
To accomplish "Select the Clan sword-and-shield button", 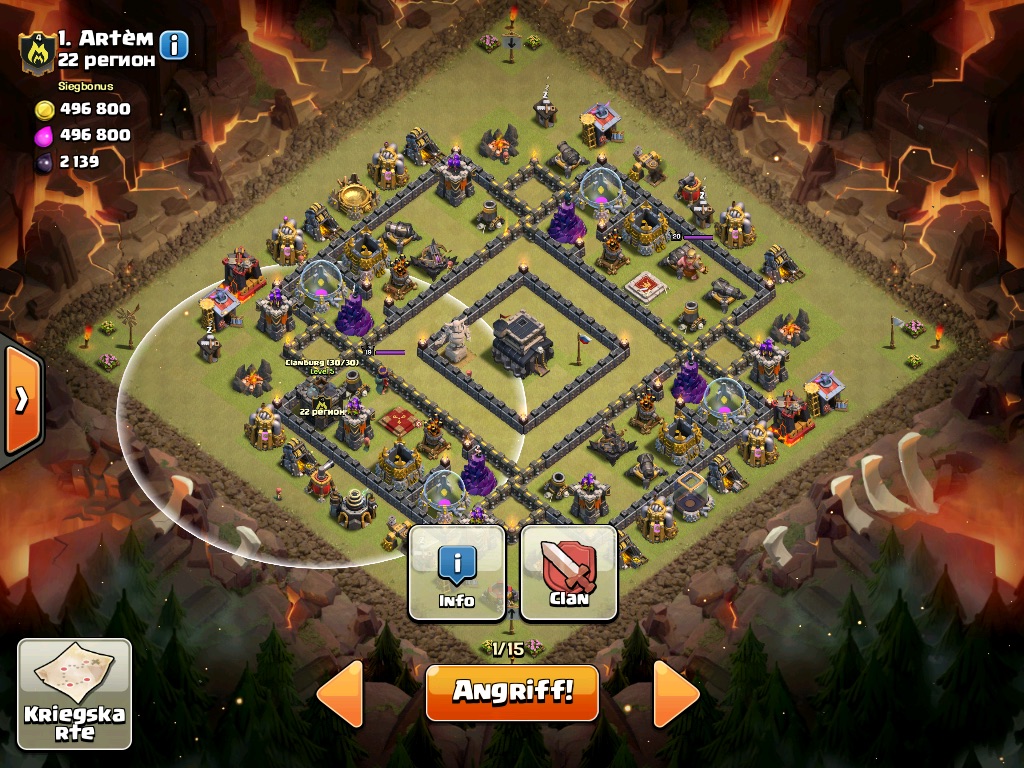I will [x=568, y=573].
